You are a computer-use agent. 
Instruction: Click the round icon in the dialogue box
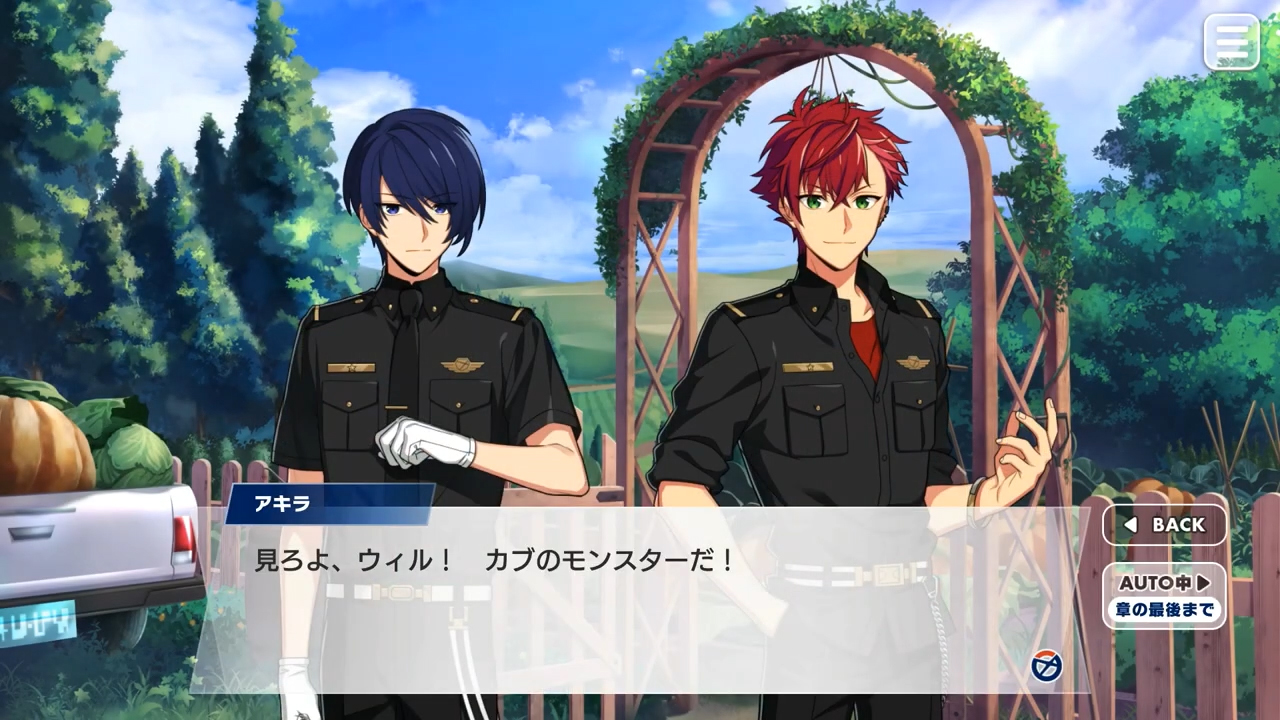(1046, 665)
